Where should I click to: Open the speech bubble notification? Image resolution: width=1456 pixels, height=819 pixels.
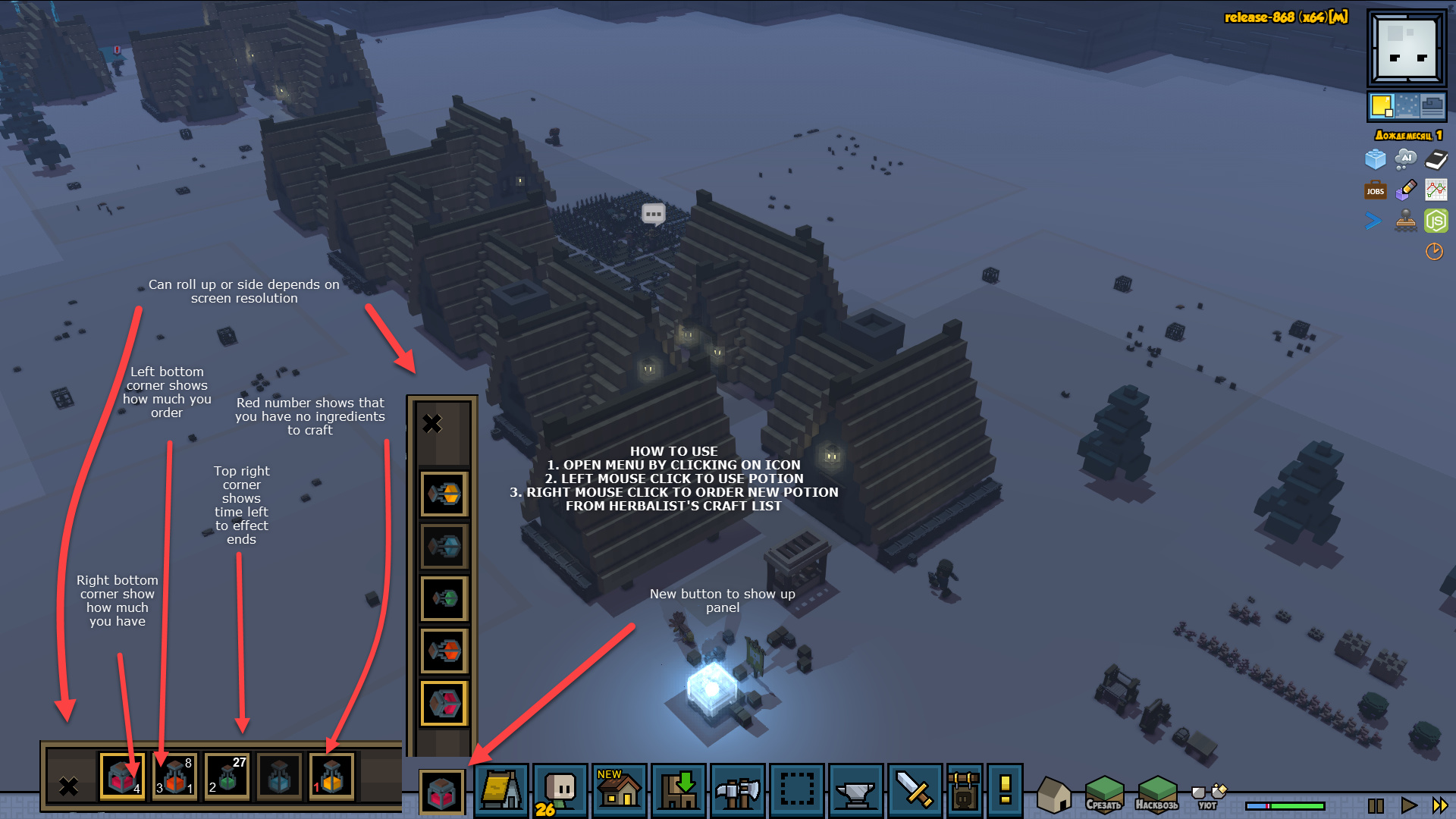(653, 214)
